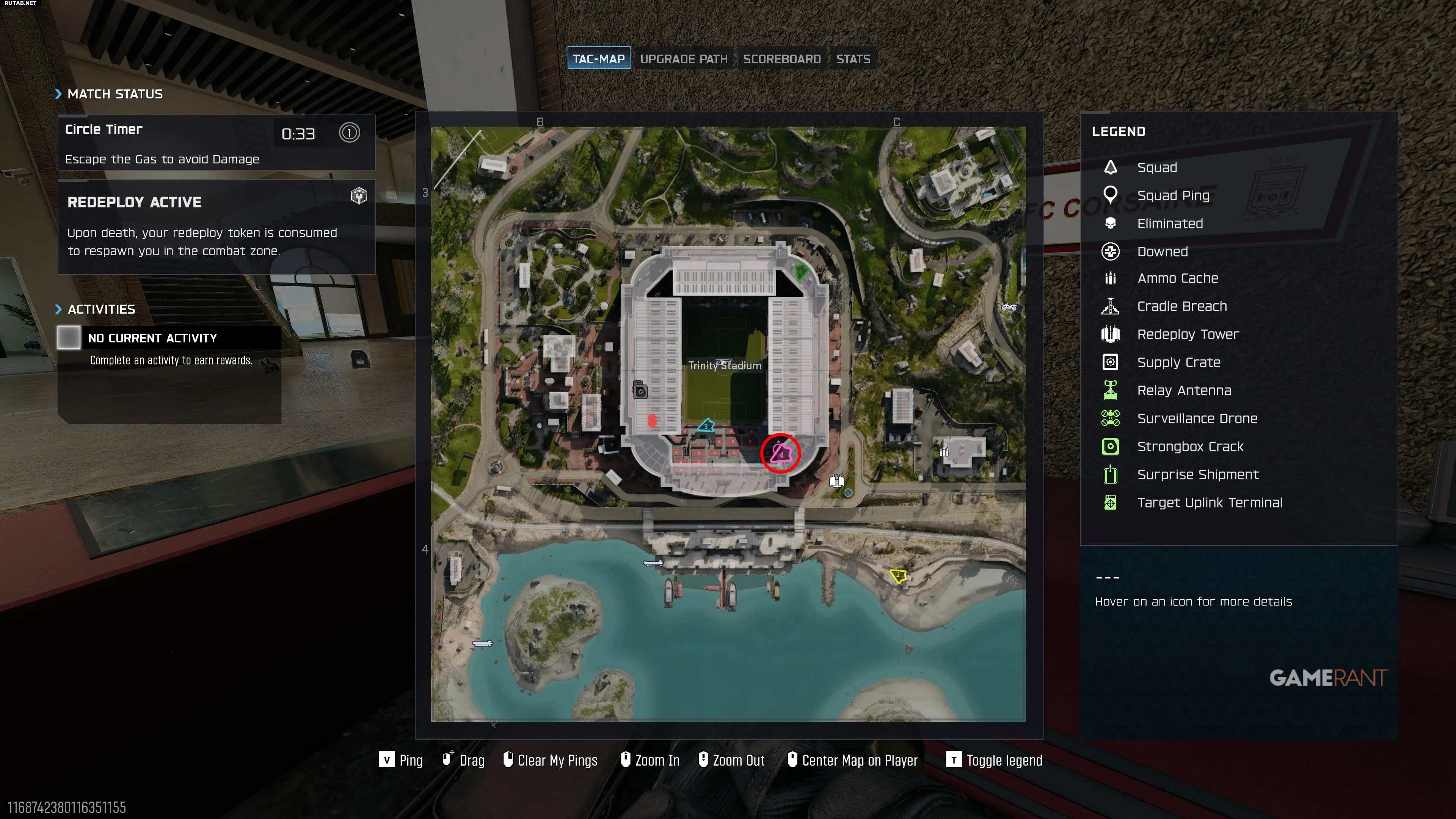The image size is (1456, 819).
Task: Choose the Ammo Cache icon on the map
Action: [943, 452]
